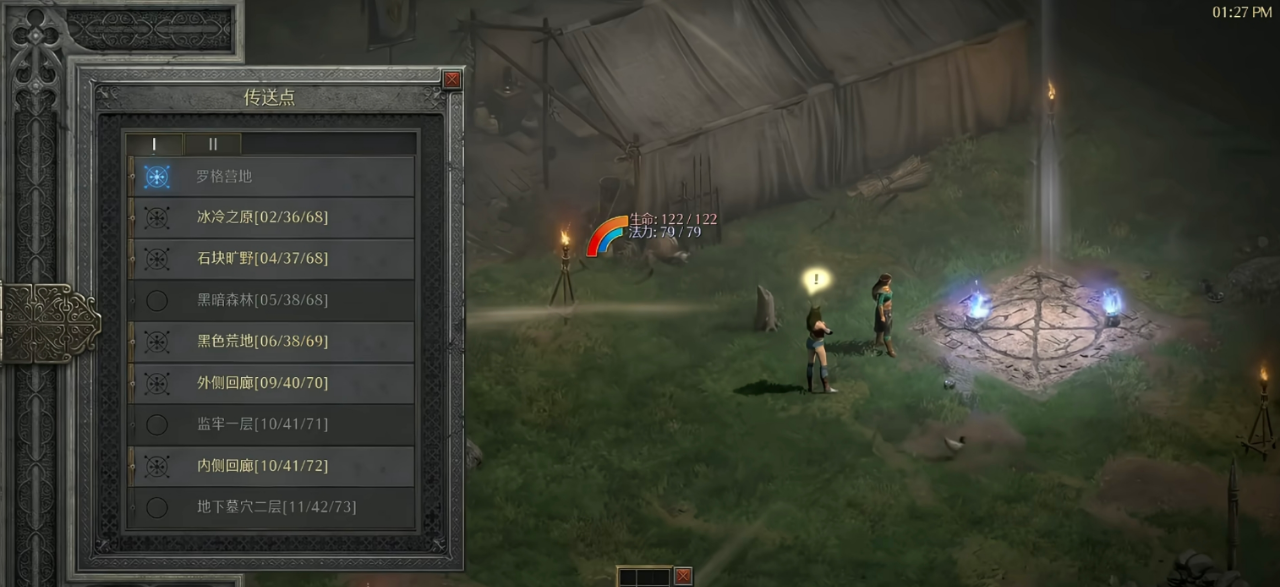Click the inactive 黑暗森林 waypoint row
Image resolution: width=1280 pixels, height=587 pixels.
(272, 300)
